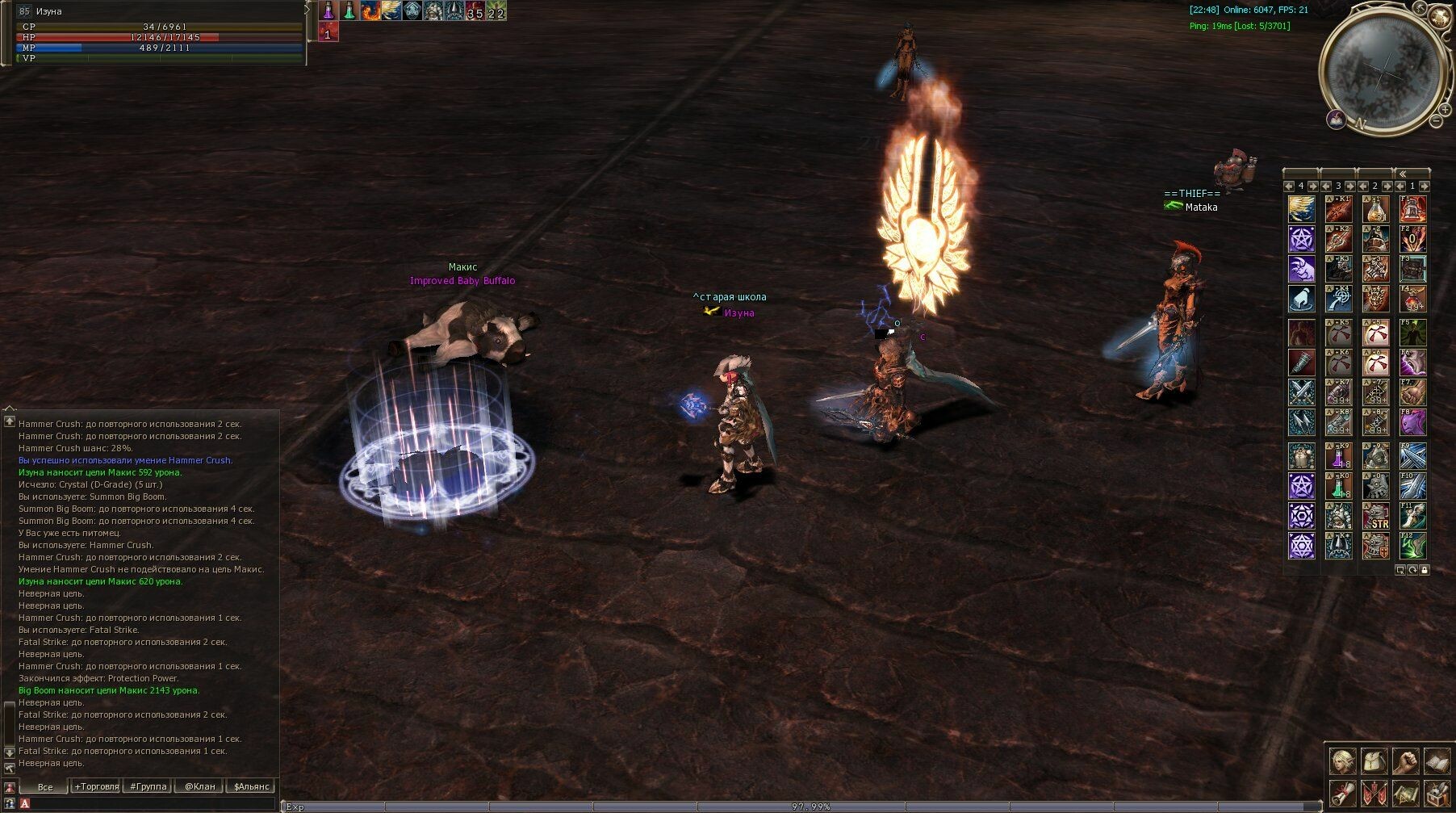Open the world map parchment icon
Screen dimensions: 1456x813
click(1406, 793)
